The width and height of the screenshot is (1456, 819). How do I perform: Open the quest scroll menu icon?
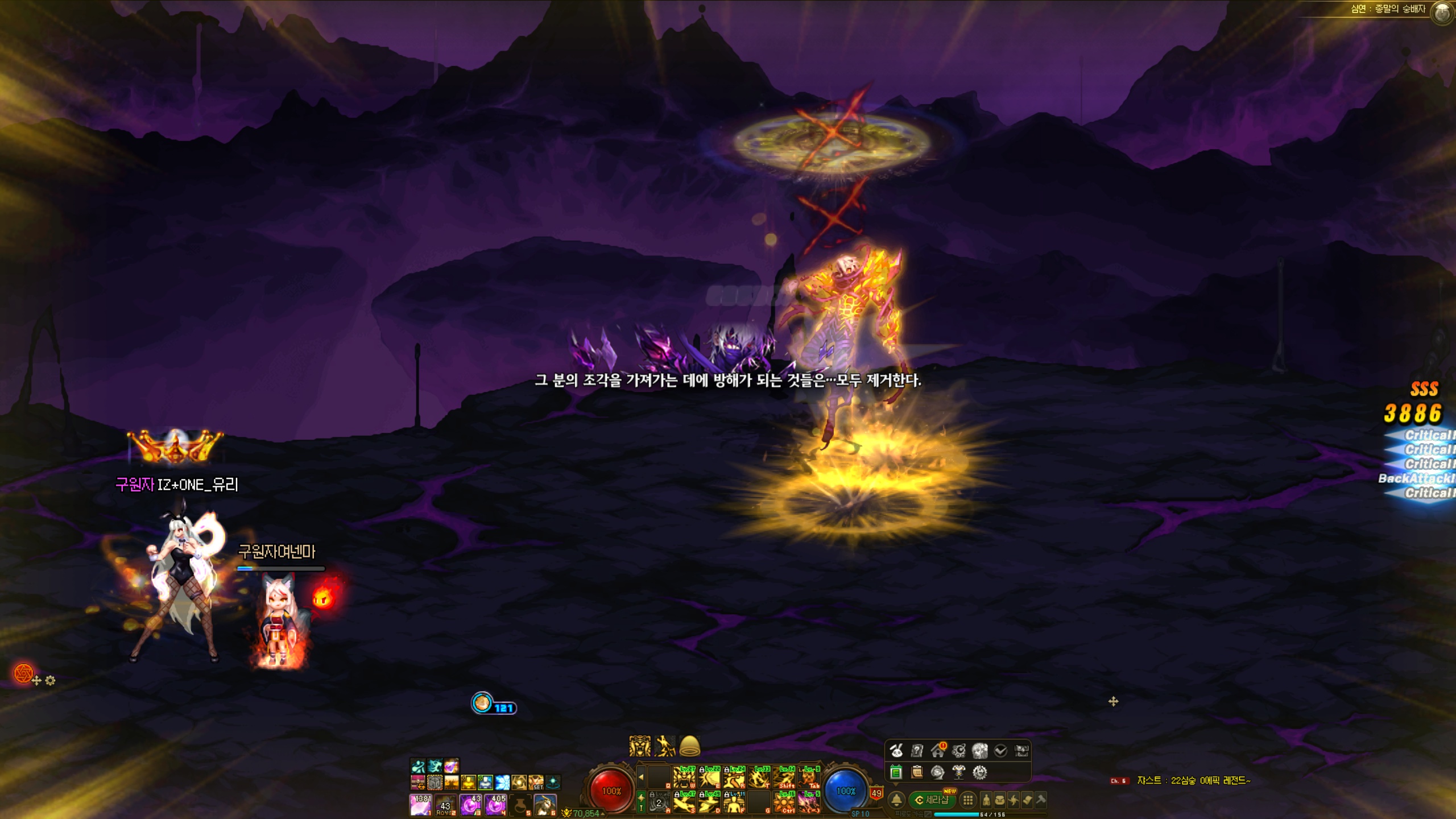coord(1027,800)
